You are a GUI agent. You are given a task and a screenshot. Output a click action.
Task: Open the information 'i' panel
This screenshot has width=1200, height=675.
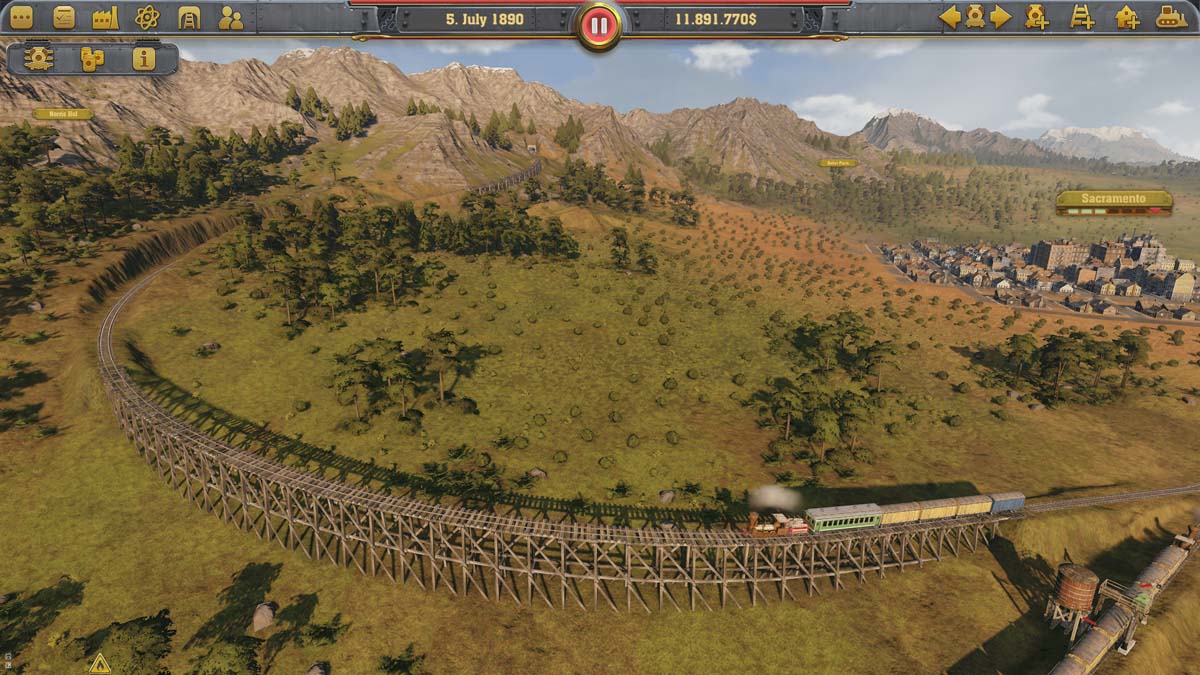click(144, 59)
